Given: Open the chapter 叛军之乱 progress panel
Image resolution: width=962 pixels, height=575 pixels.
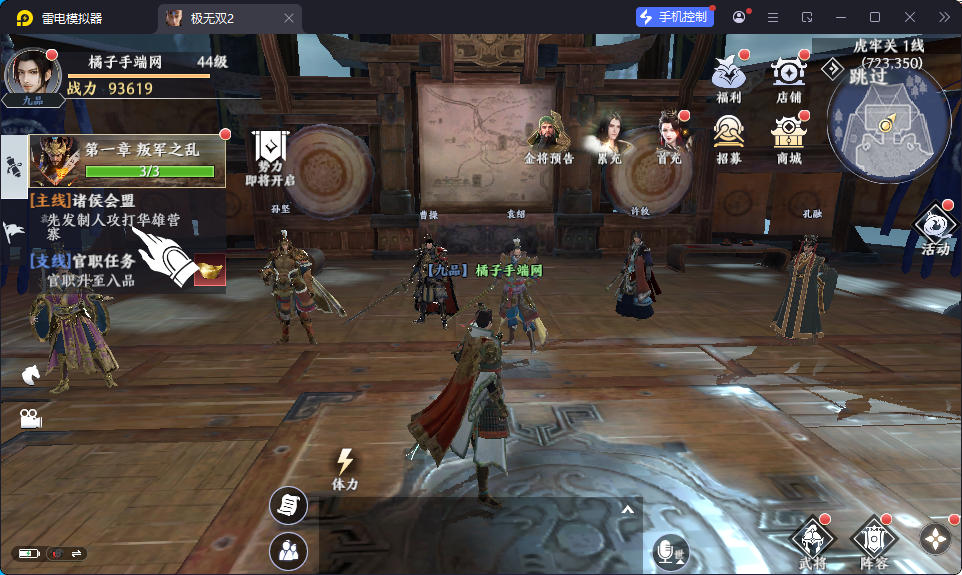Looking at the screenshot, I should click(127, 160).
